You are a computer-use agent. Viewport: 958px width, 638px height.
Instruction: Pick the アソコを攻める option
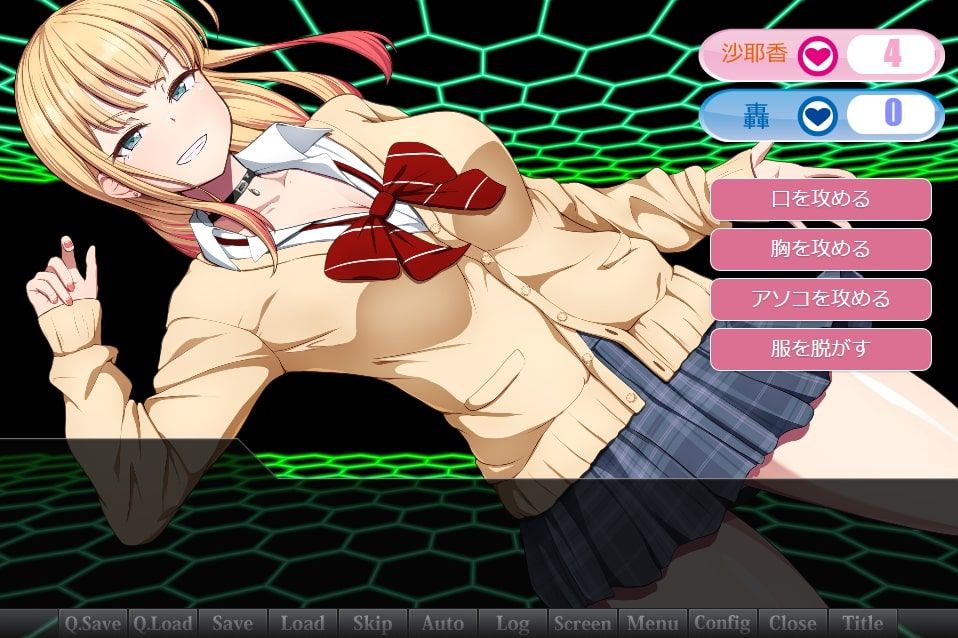pyautogui.click(x=820, y=299)
